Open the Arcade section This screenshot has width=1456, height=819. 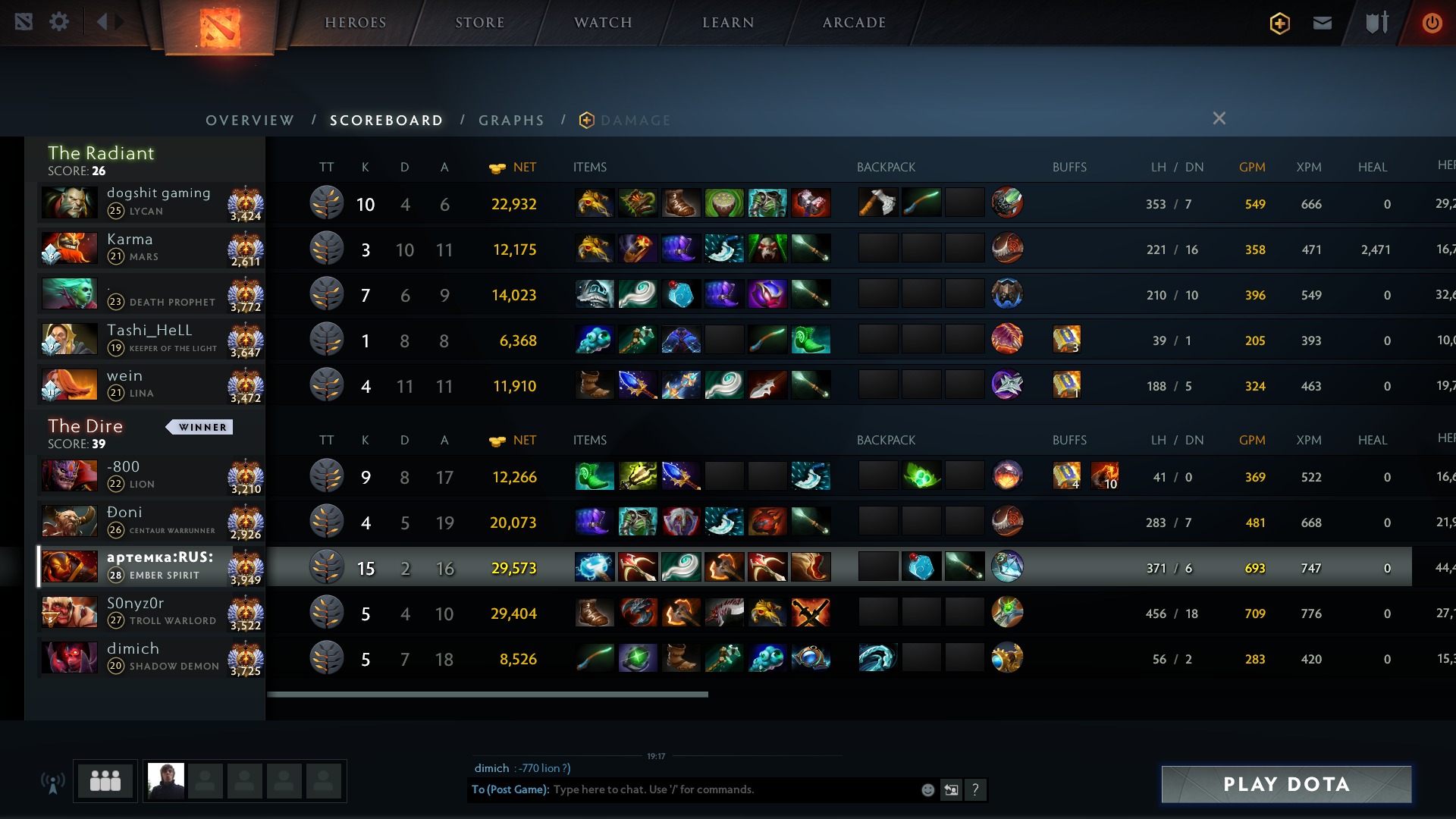pos(854,23)
